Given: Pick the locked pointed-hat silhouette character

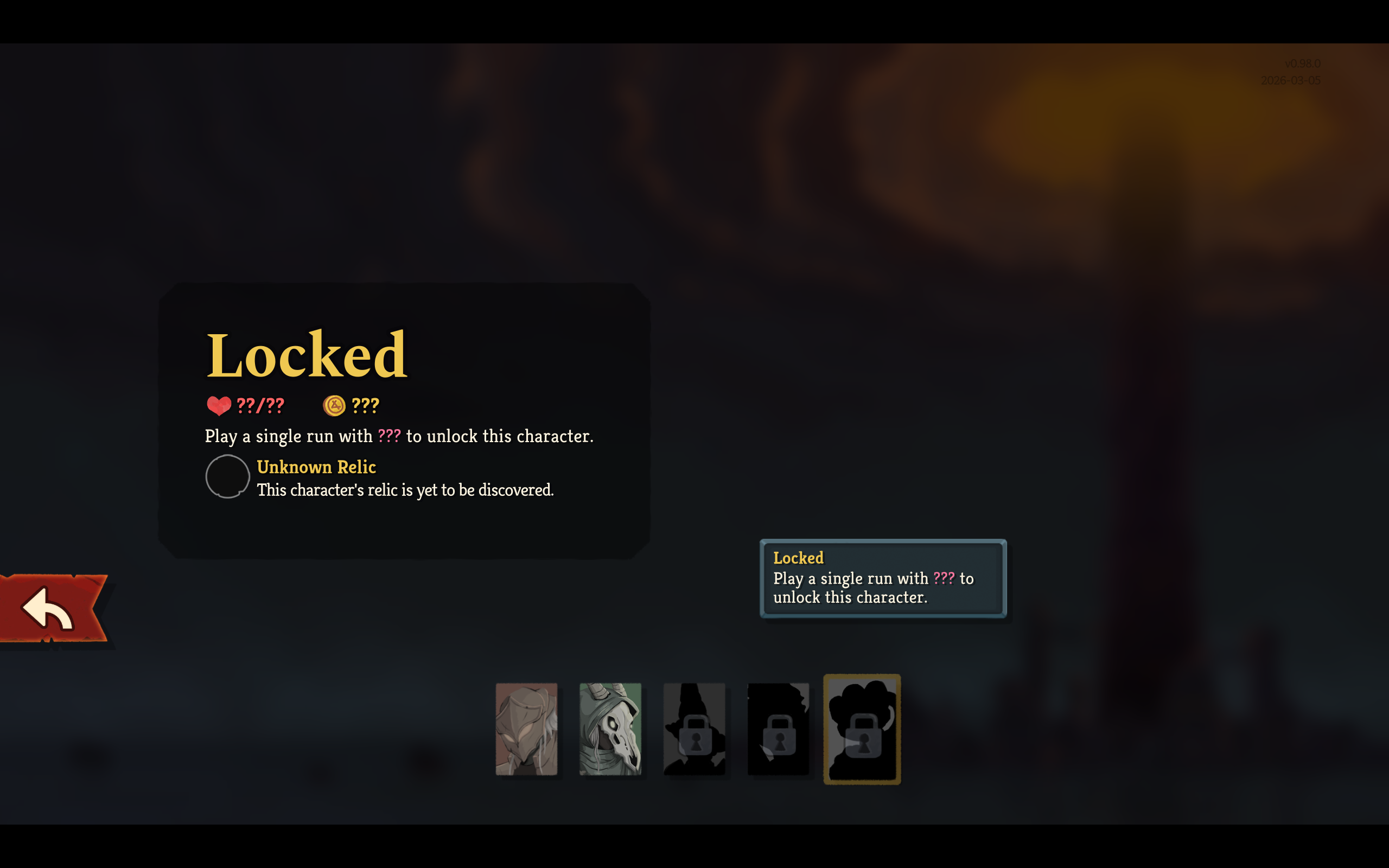Looking at the screenshot, I should pyautogui.click(x=694, y=729).
